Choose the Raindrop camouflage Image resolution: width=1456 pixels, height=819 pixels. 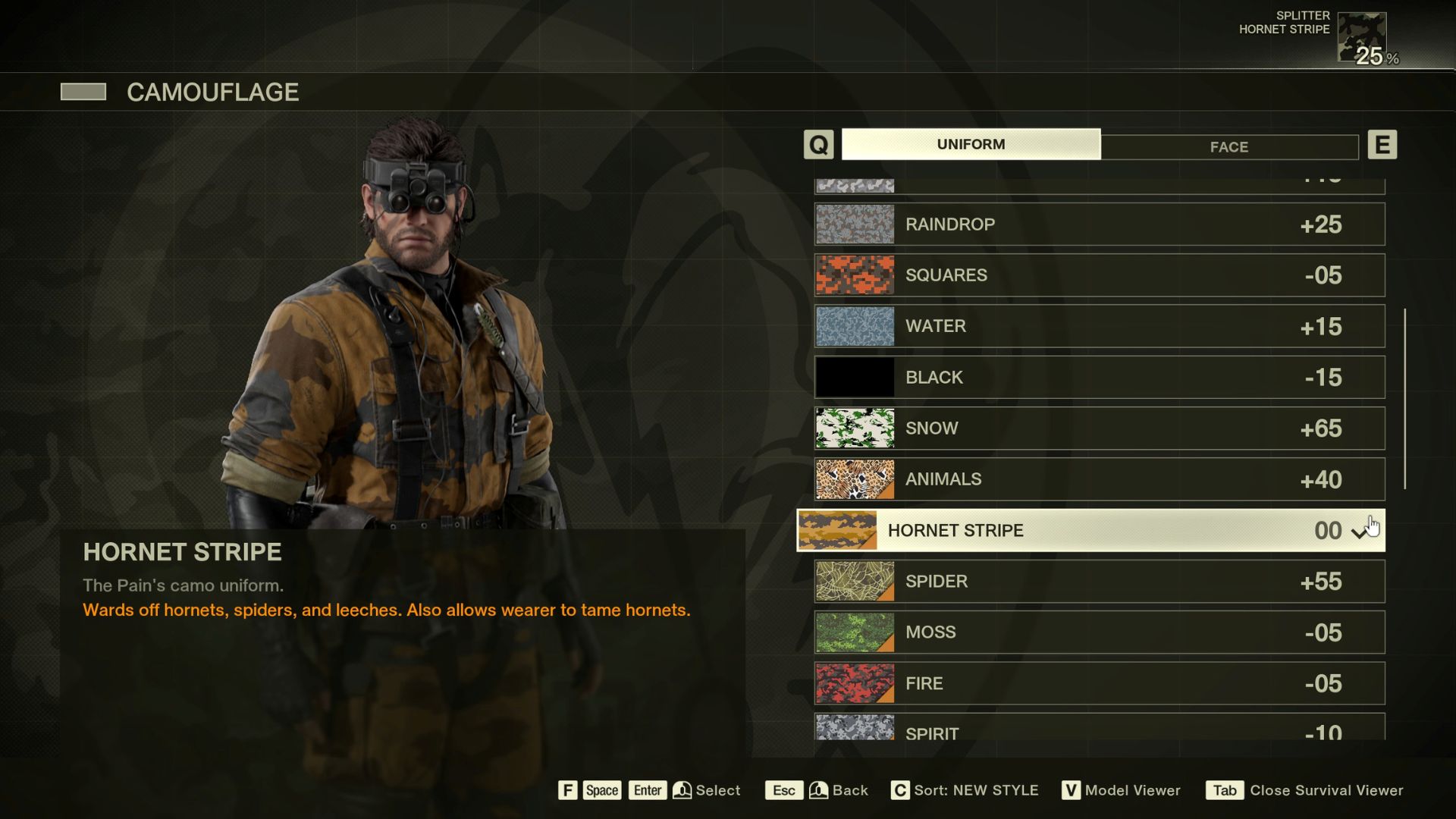coord(1100,224)
